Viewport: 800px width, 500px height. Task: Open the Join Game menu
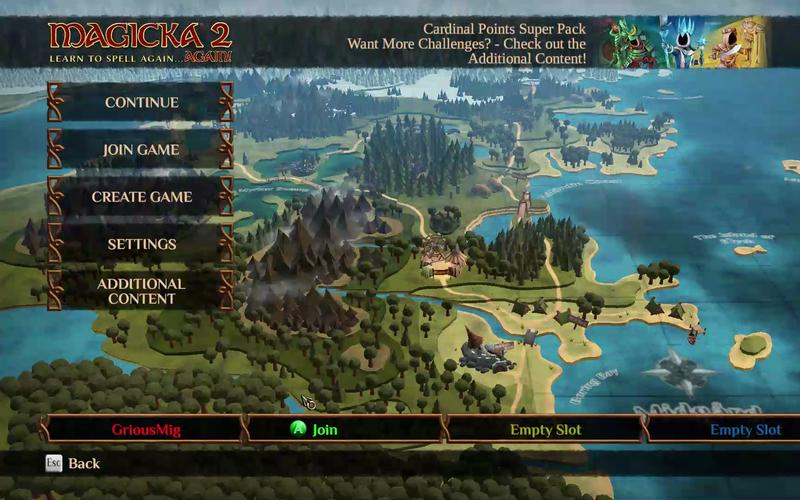pos(141,150)
